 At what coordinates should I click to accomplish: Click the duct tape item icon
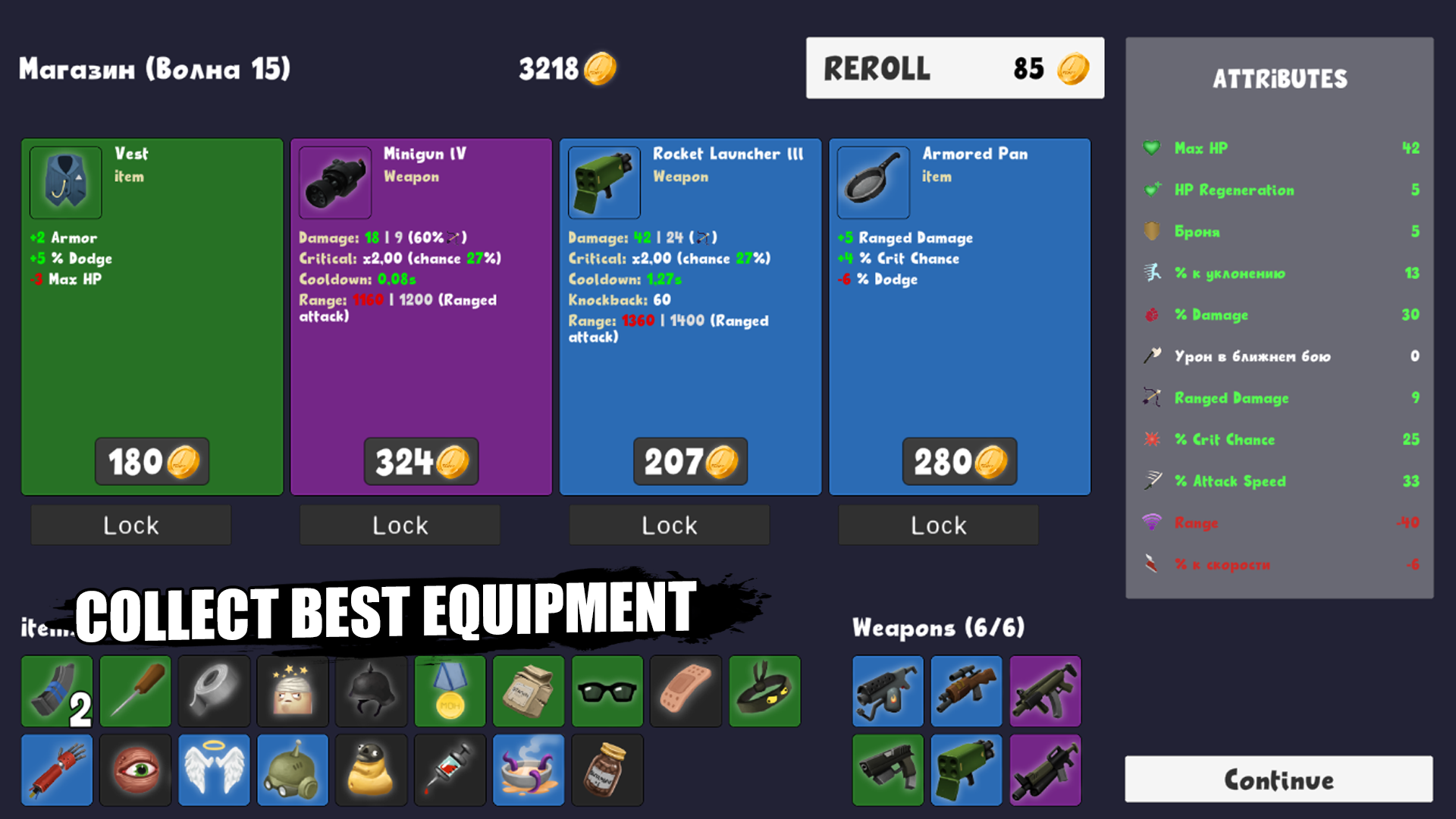(213, 691)
